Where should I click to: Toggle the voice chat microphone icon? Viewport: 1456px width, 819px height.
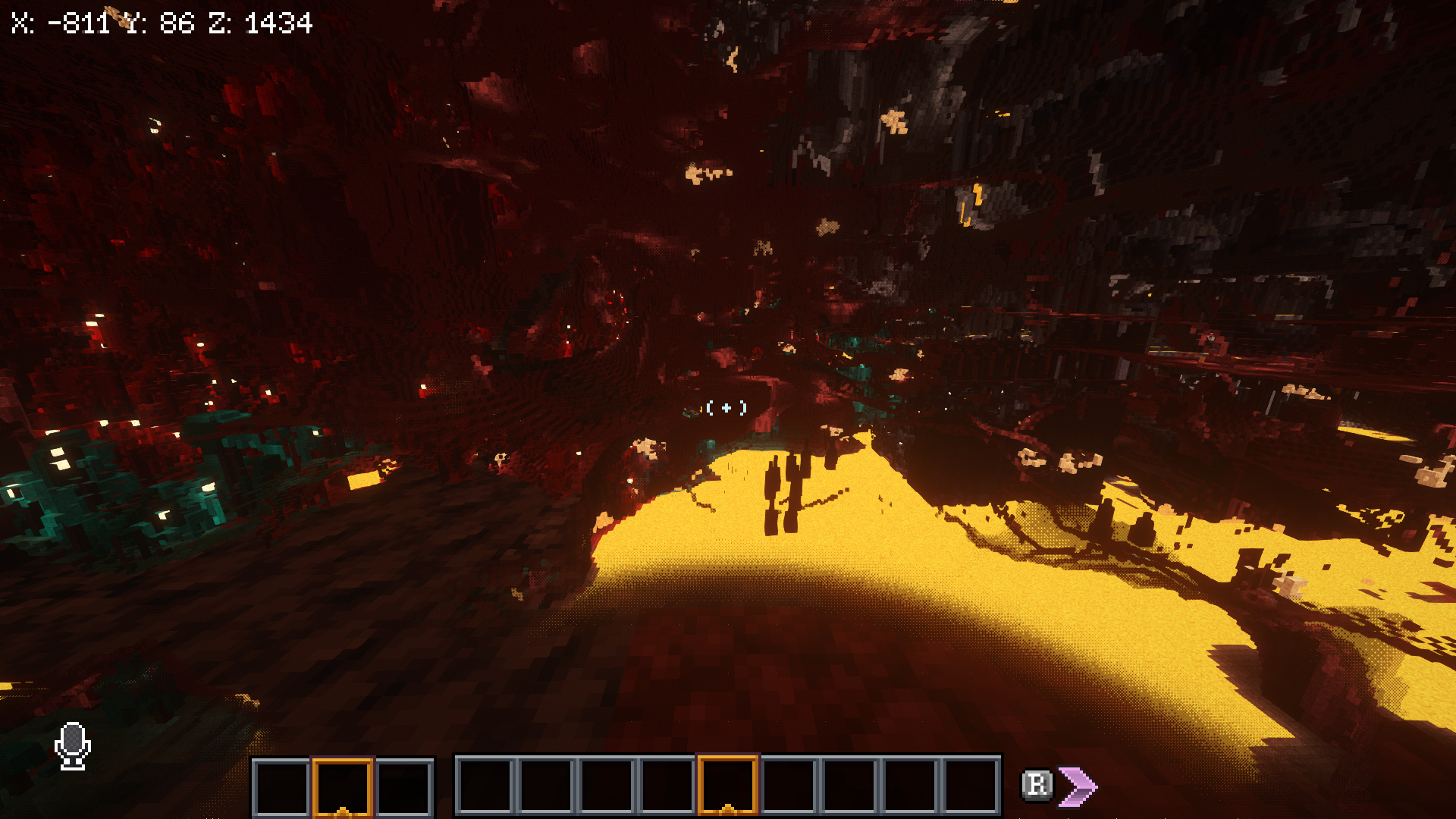[x=73, y=745]
